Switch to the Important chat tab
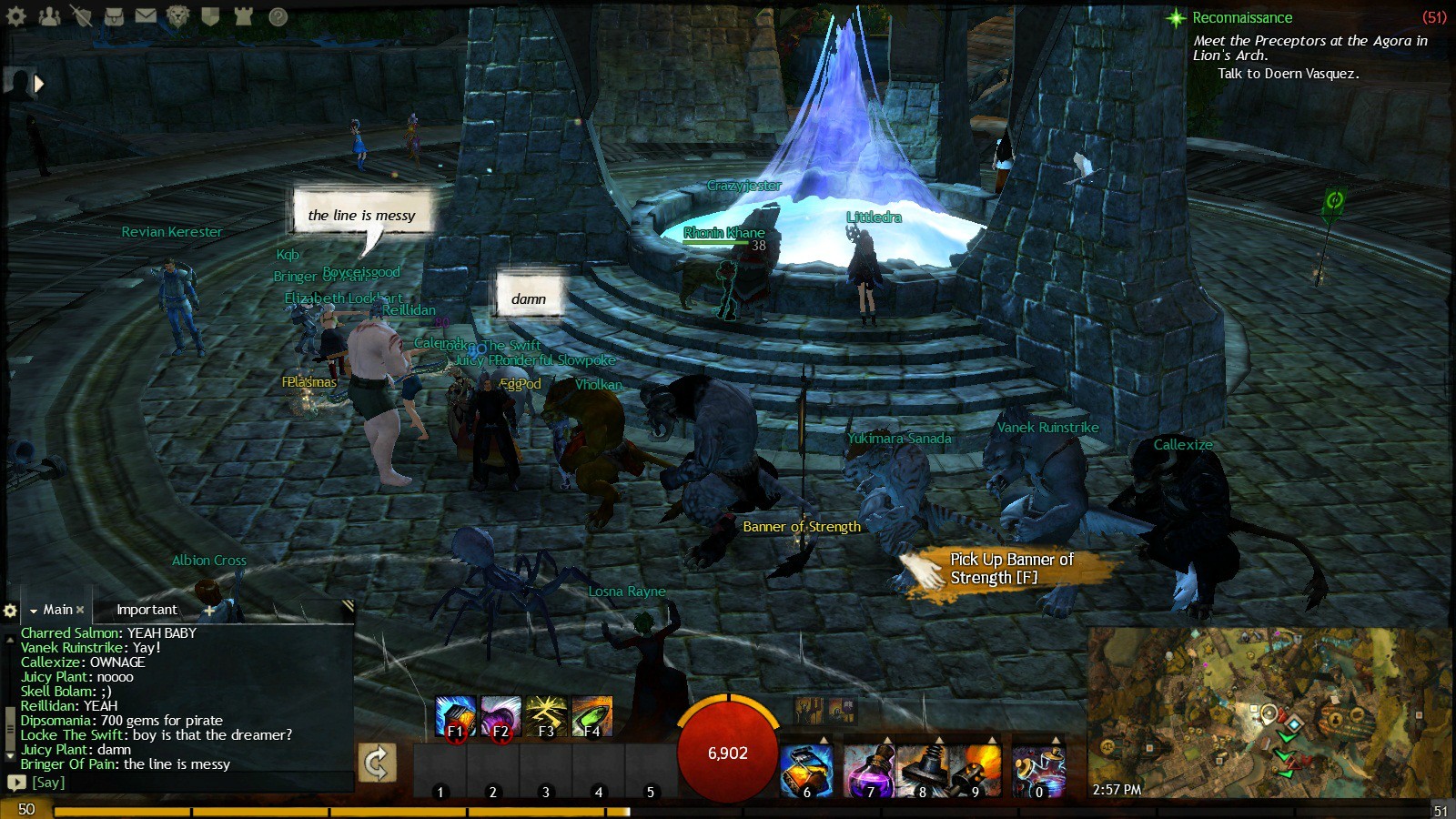The height and width of the screenshot is (819, 1456). [x=147, y=610]
